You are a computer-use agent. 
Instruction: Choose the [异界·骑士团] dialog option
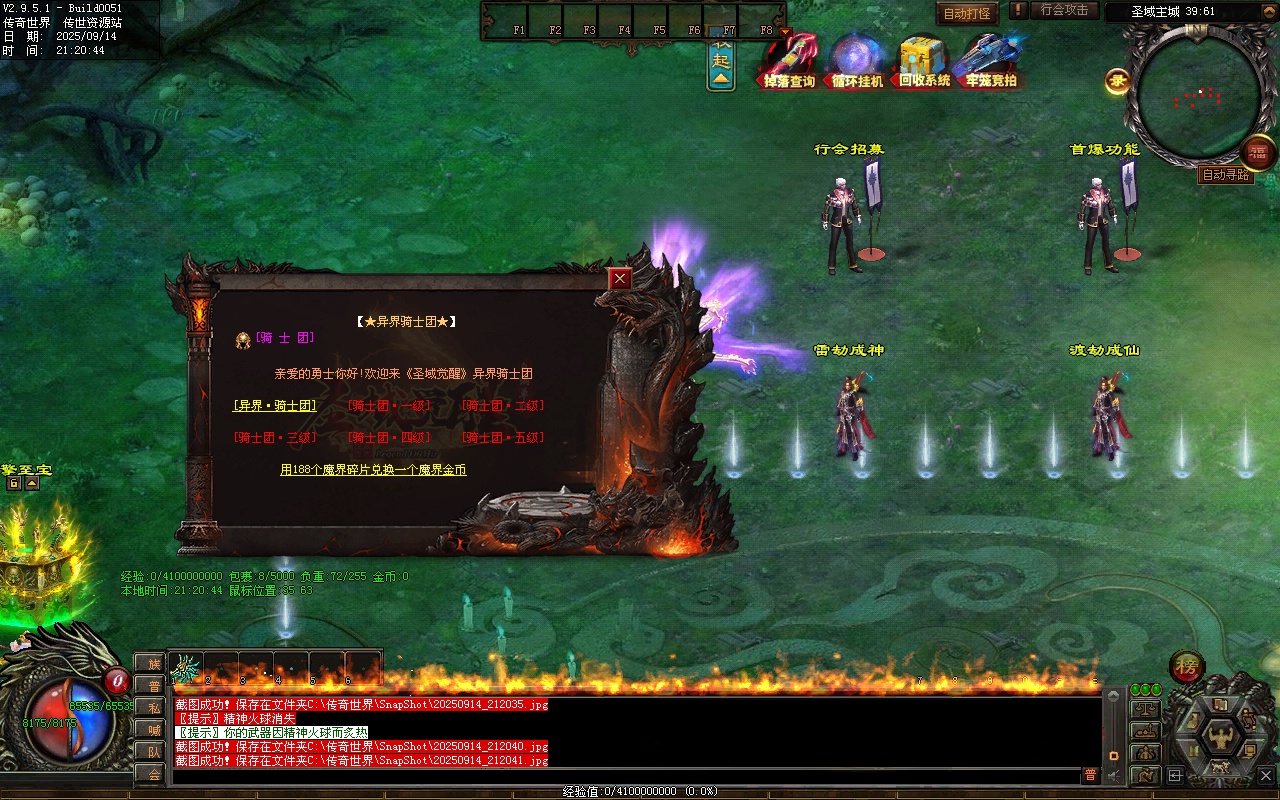pyautogui.click(x=275, y=406)
